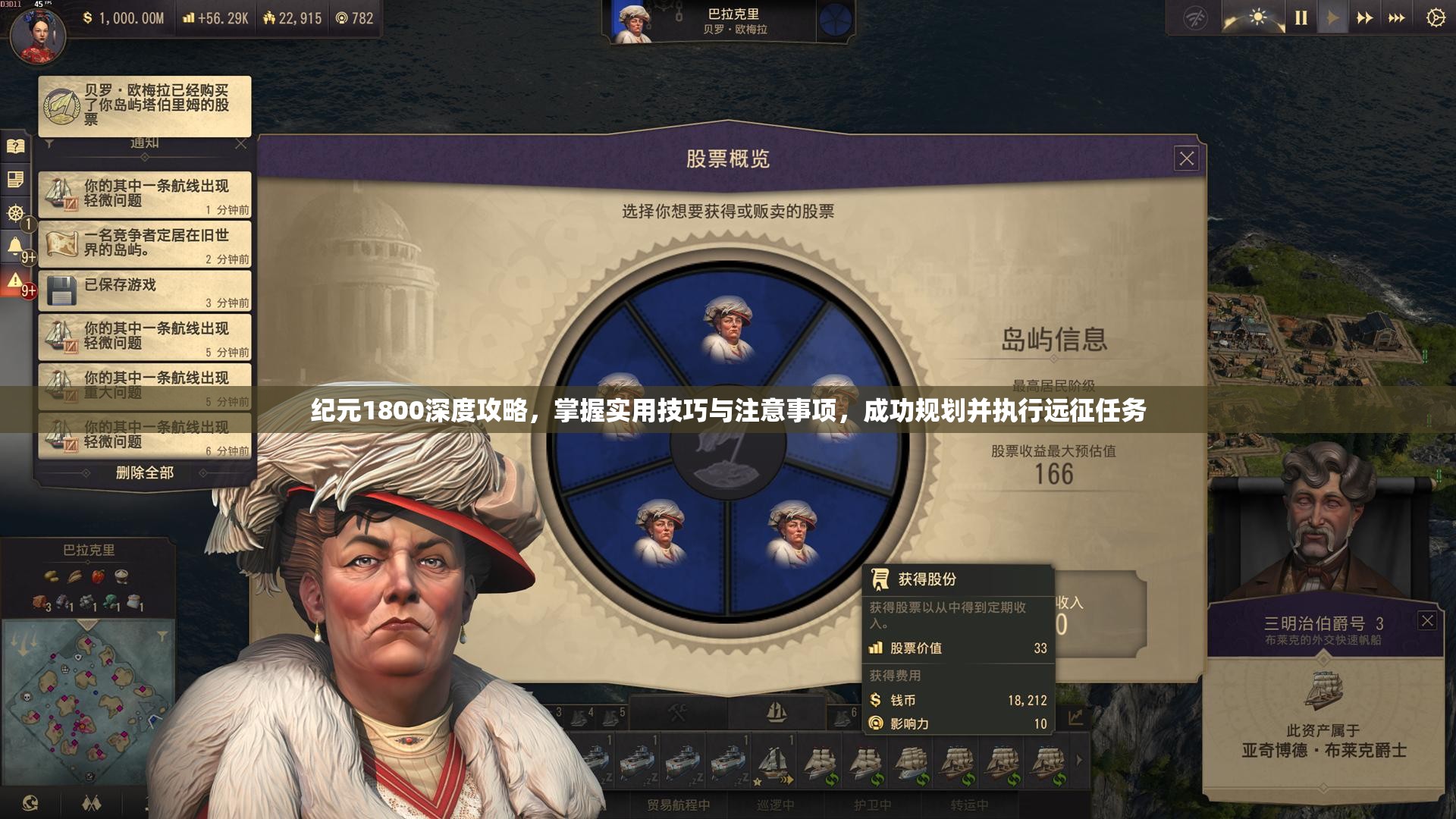Toggle the day-night sun control
The image size is (1456, 819).
(x=1257, y=17)
